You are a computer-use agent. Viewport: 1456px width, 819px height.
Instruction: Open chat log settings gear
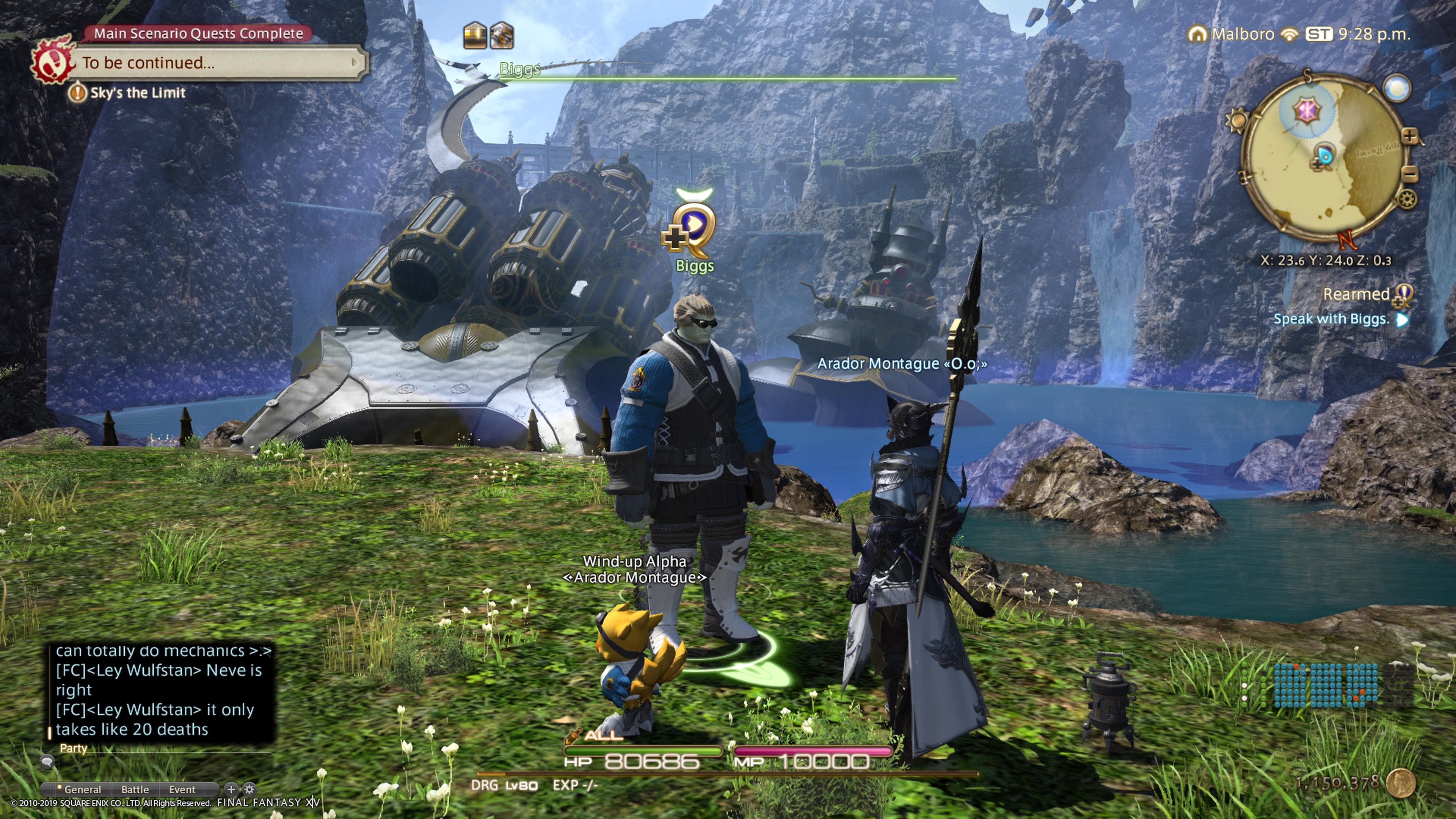[x=249, y=789]
